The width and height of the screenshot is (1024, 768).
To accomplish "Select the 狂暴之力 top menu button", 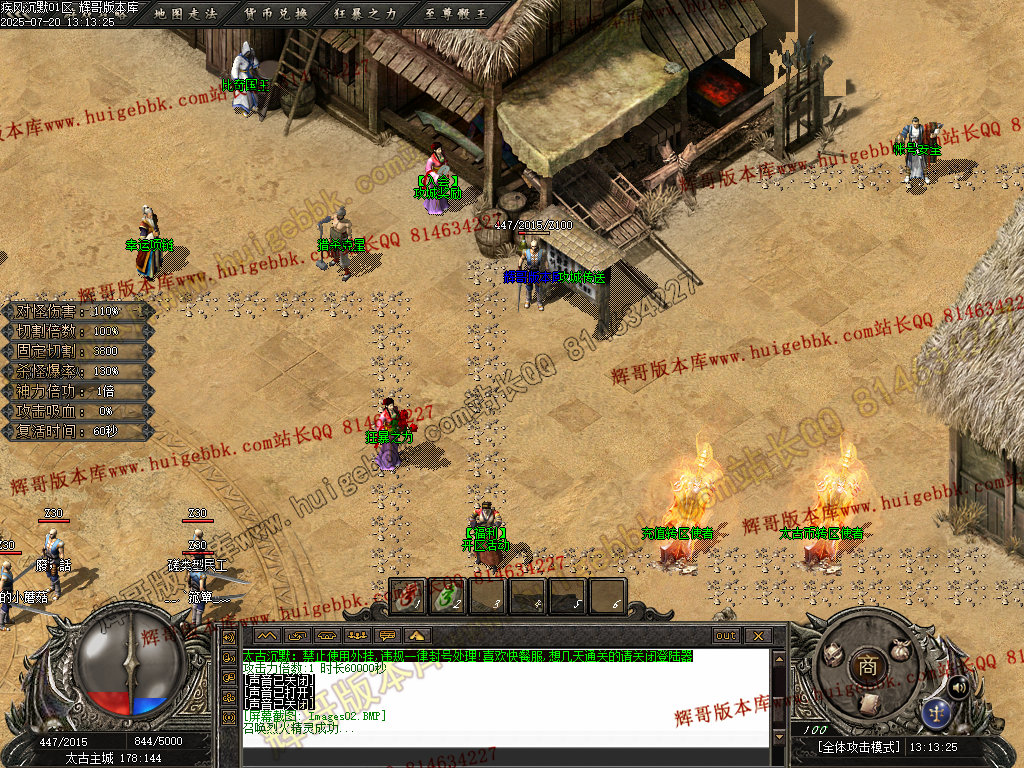I will pos(366,13).
